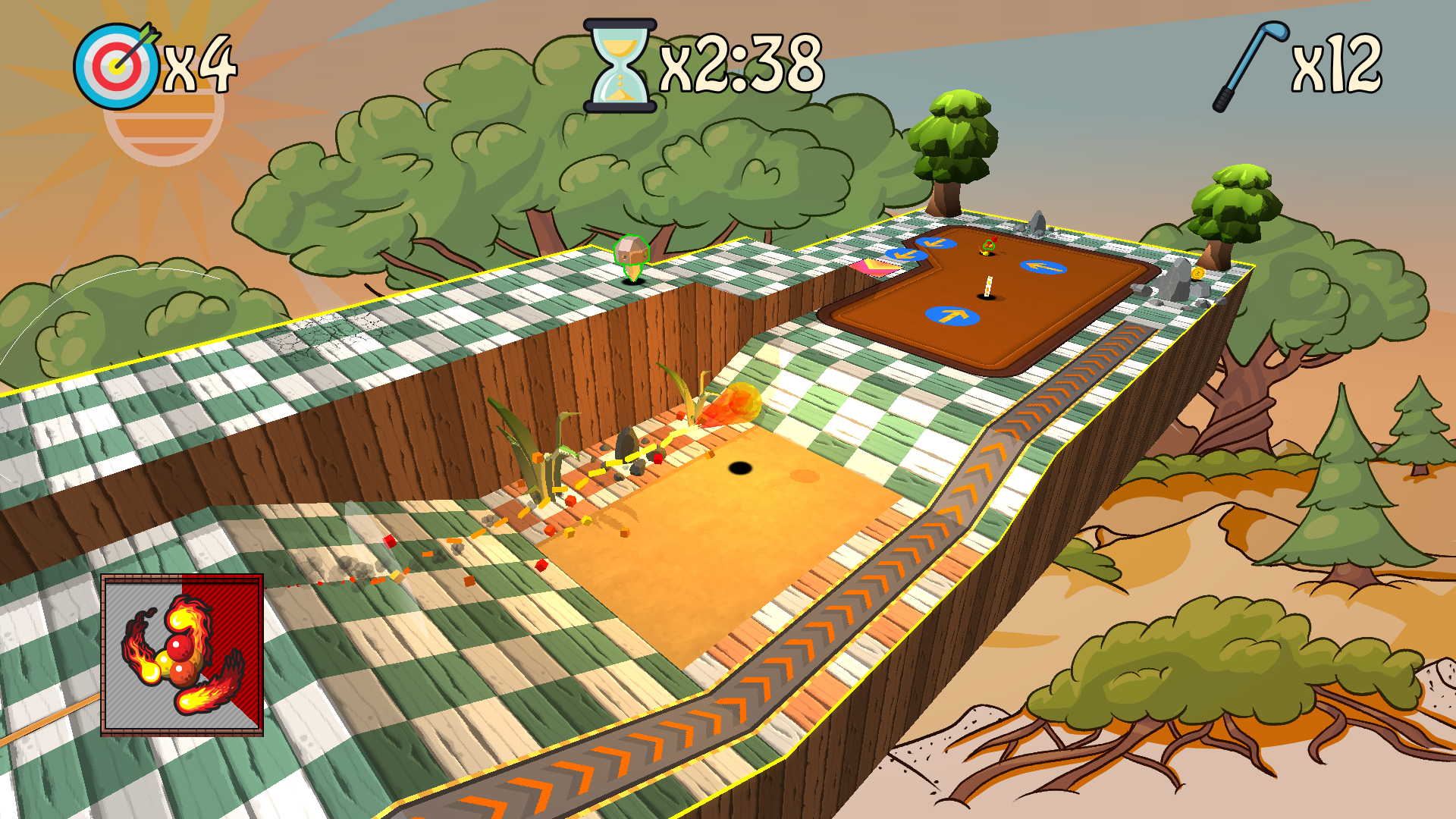
Task: Select the ball highlighted with green outline
Action: (989, 245)
